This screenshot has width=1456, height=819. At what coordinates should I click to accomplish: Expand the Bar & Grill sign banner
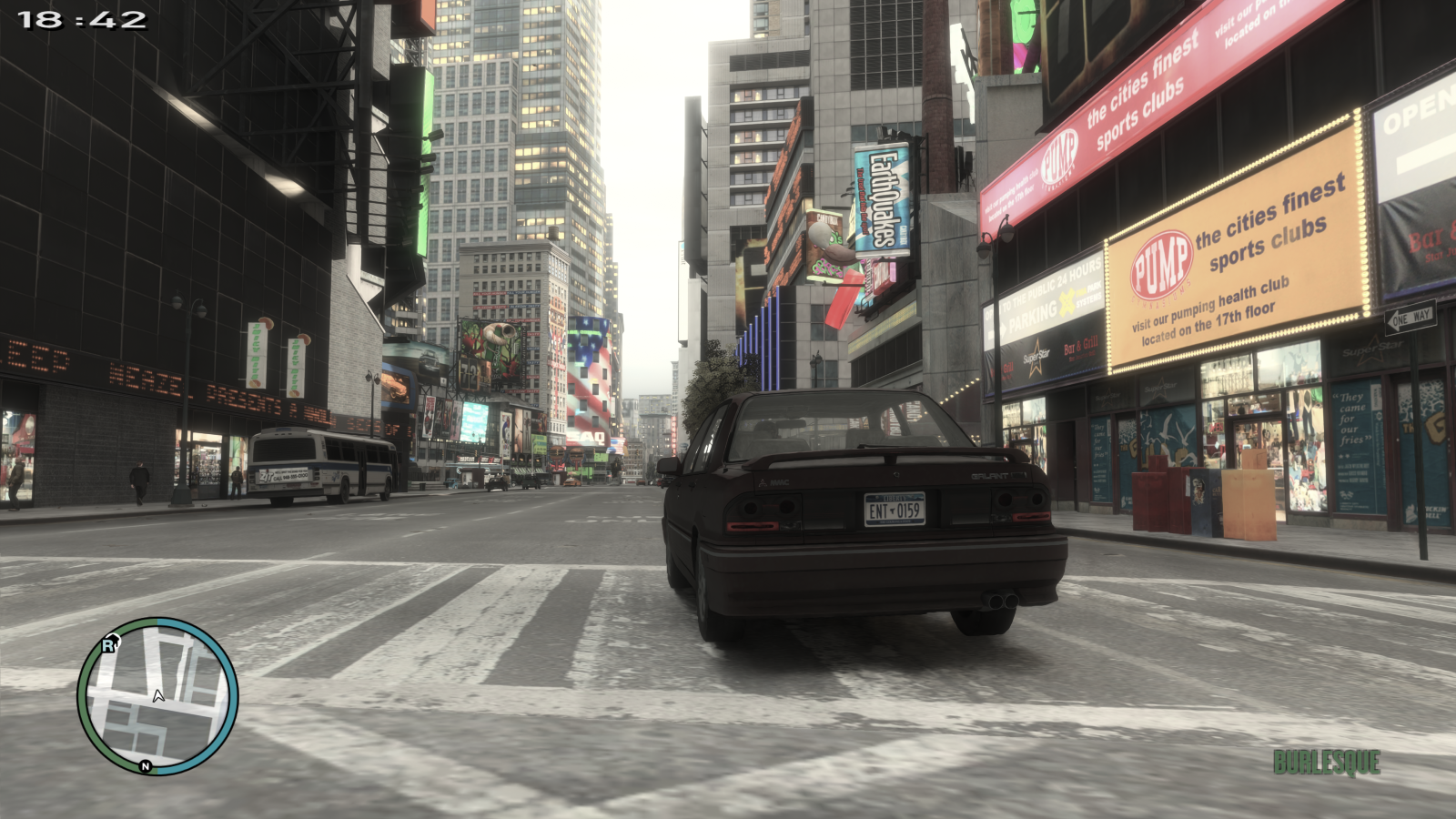coord(1081,346)
